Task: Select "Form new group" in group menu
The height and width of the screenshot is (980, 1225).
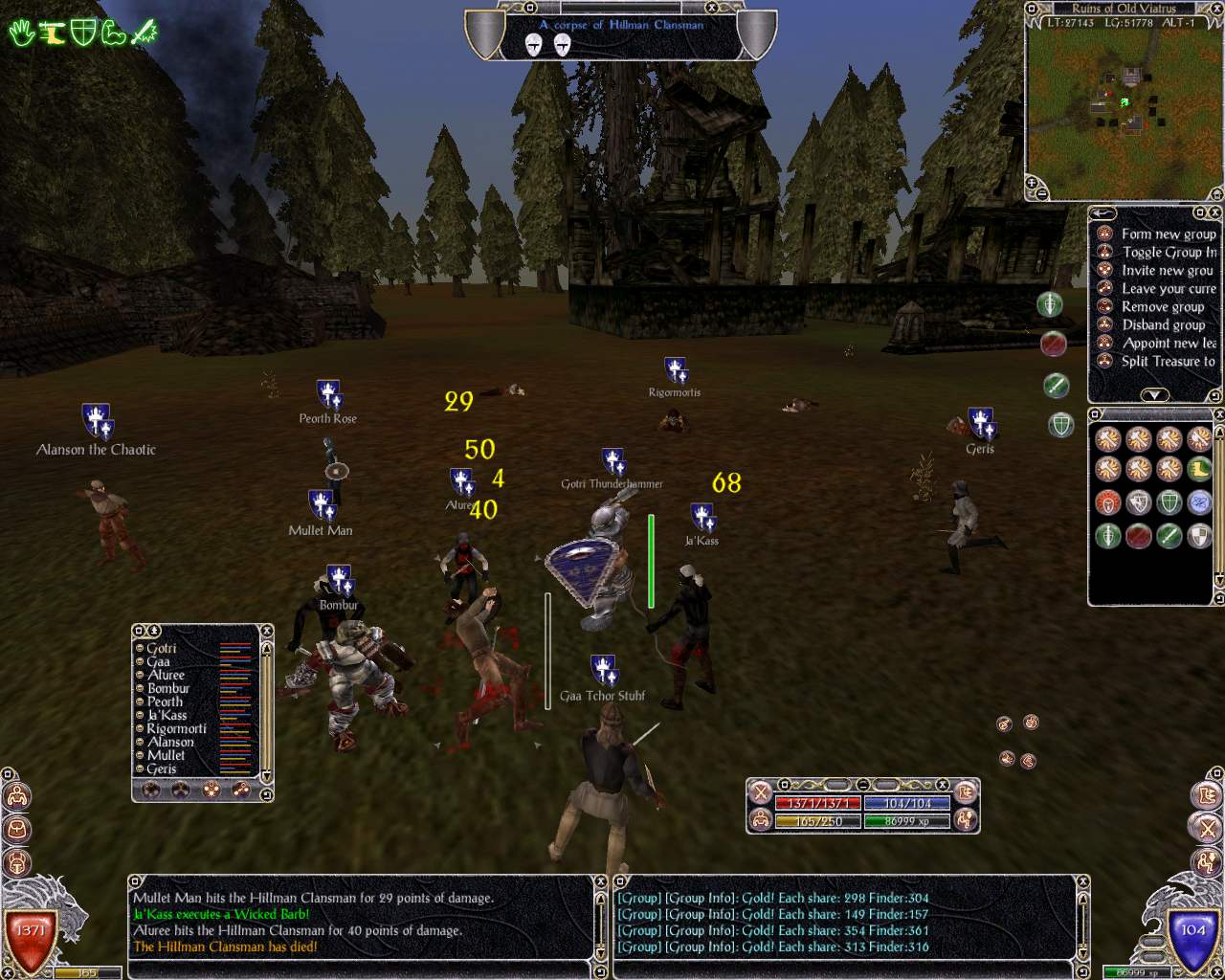Action: click(x=1168, y=234)
